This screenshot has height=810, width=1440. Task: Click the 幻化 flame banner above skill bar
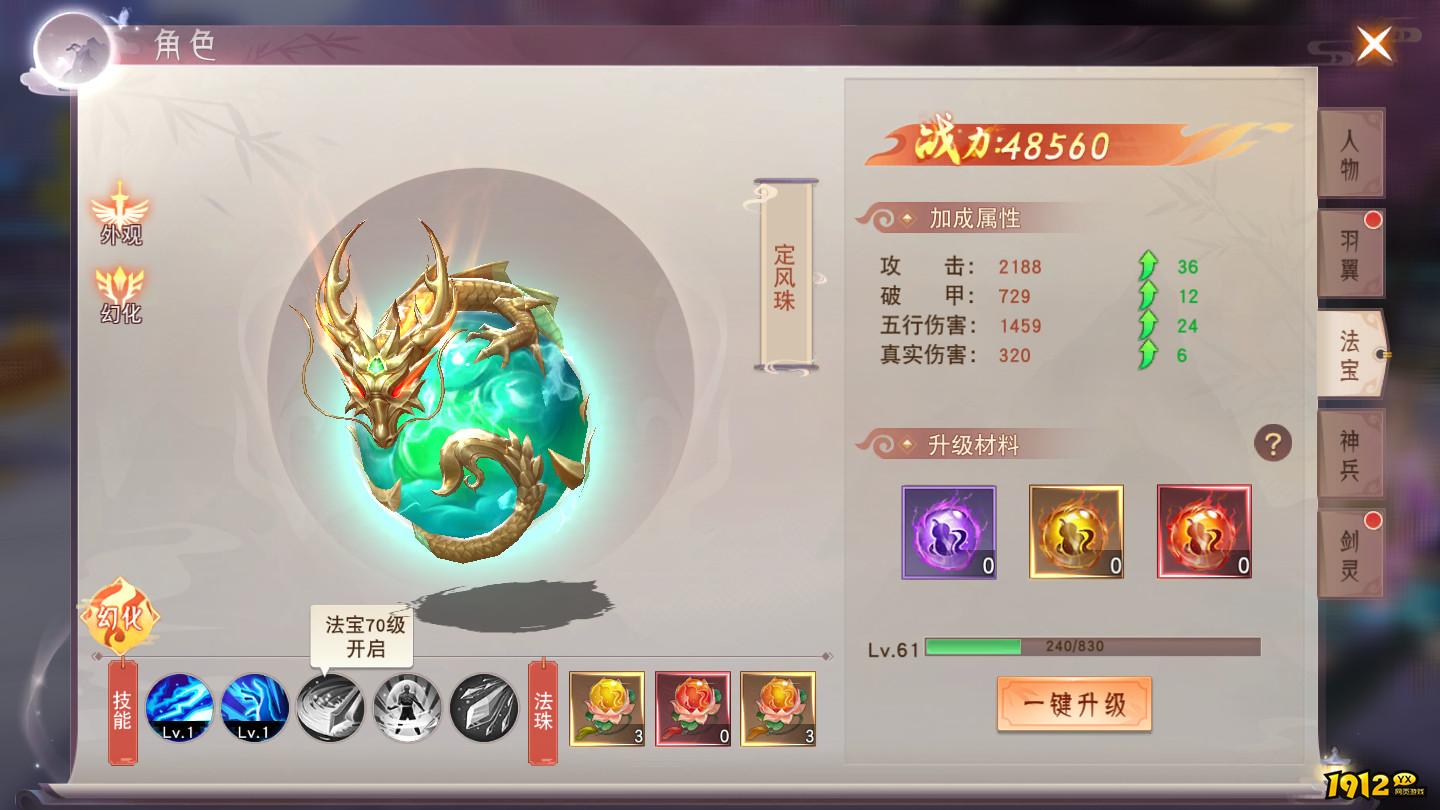pyautogui.click(x=122, y=618)
